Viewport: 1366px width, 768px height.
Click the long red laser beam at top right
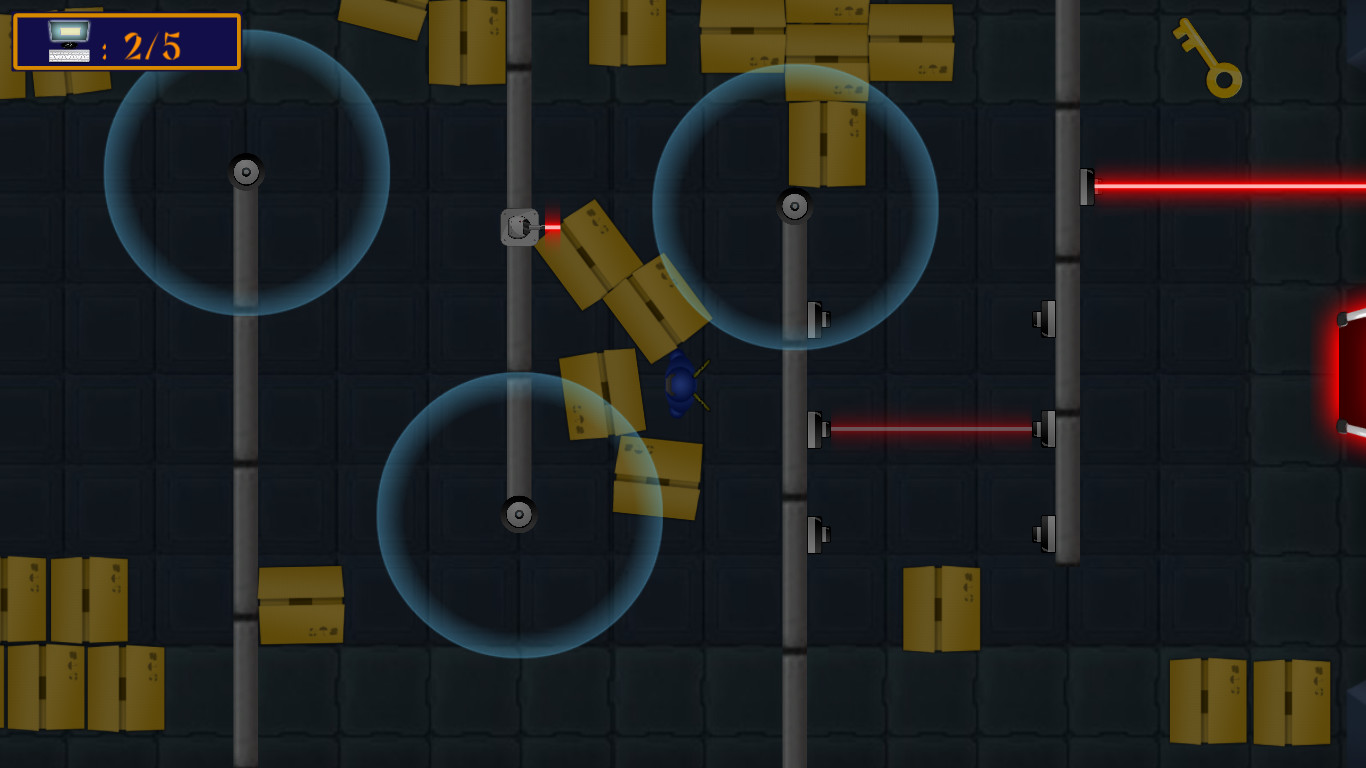[1230, 185]
